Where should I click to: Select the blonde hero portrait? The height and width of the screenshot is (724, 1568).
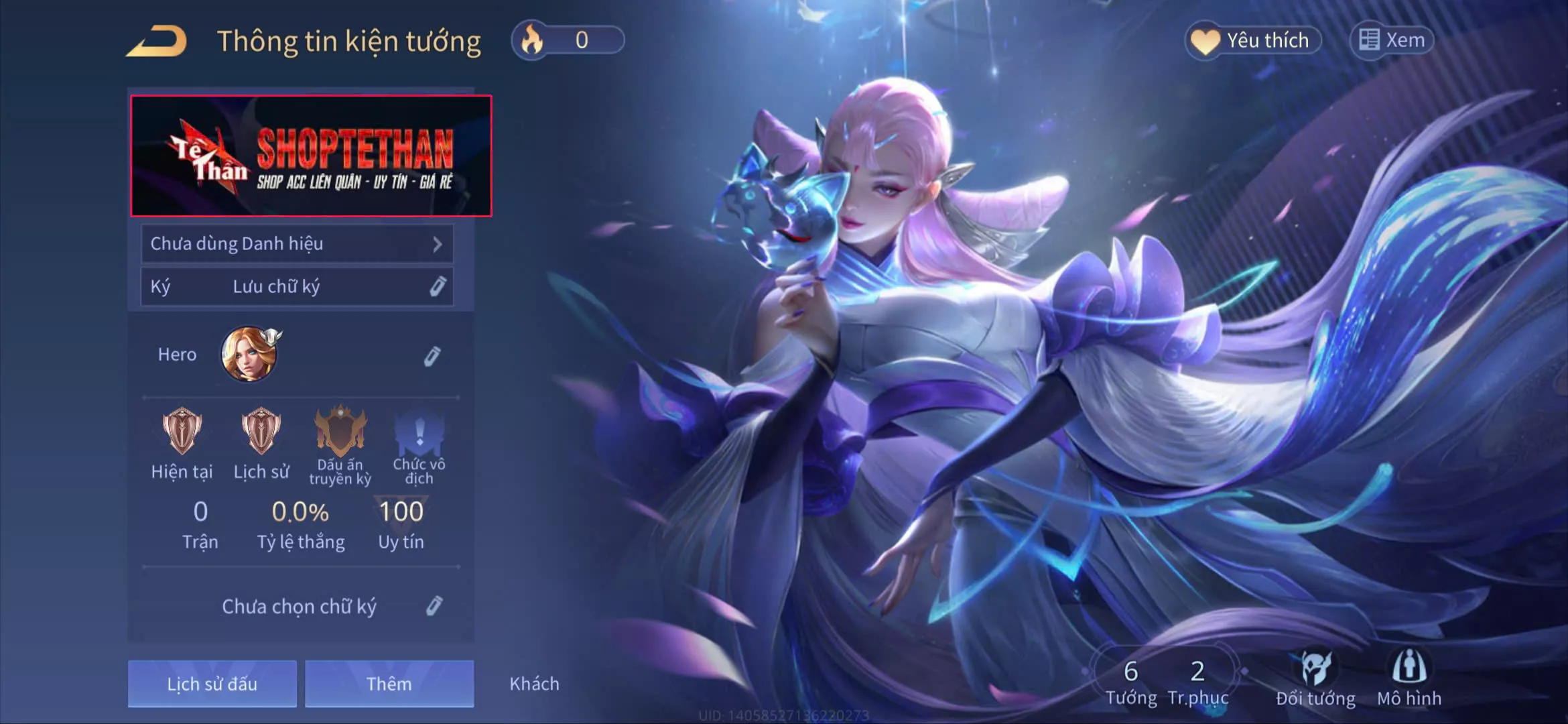click(x=249, y=355)
